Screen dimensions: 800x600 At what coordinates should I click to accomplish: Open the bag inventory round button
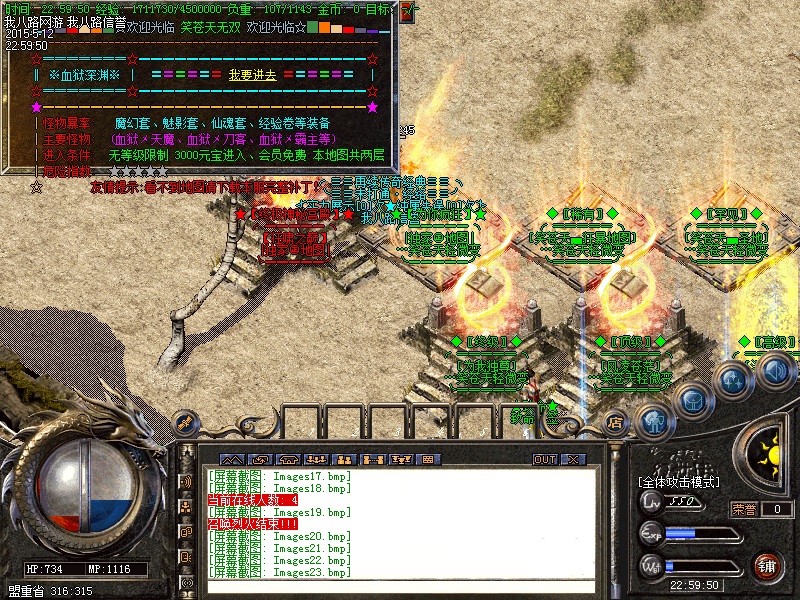coord(692,400)
